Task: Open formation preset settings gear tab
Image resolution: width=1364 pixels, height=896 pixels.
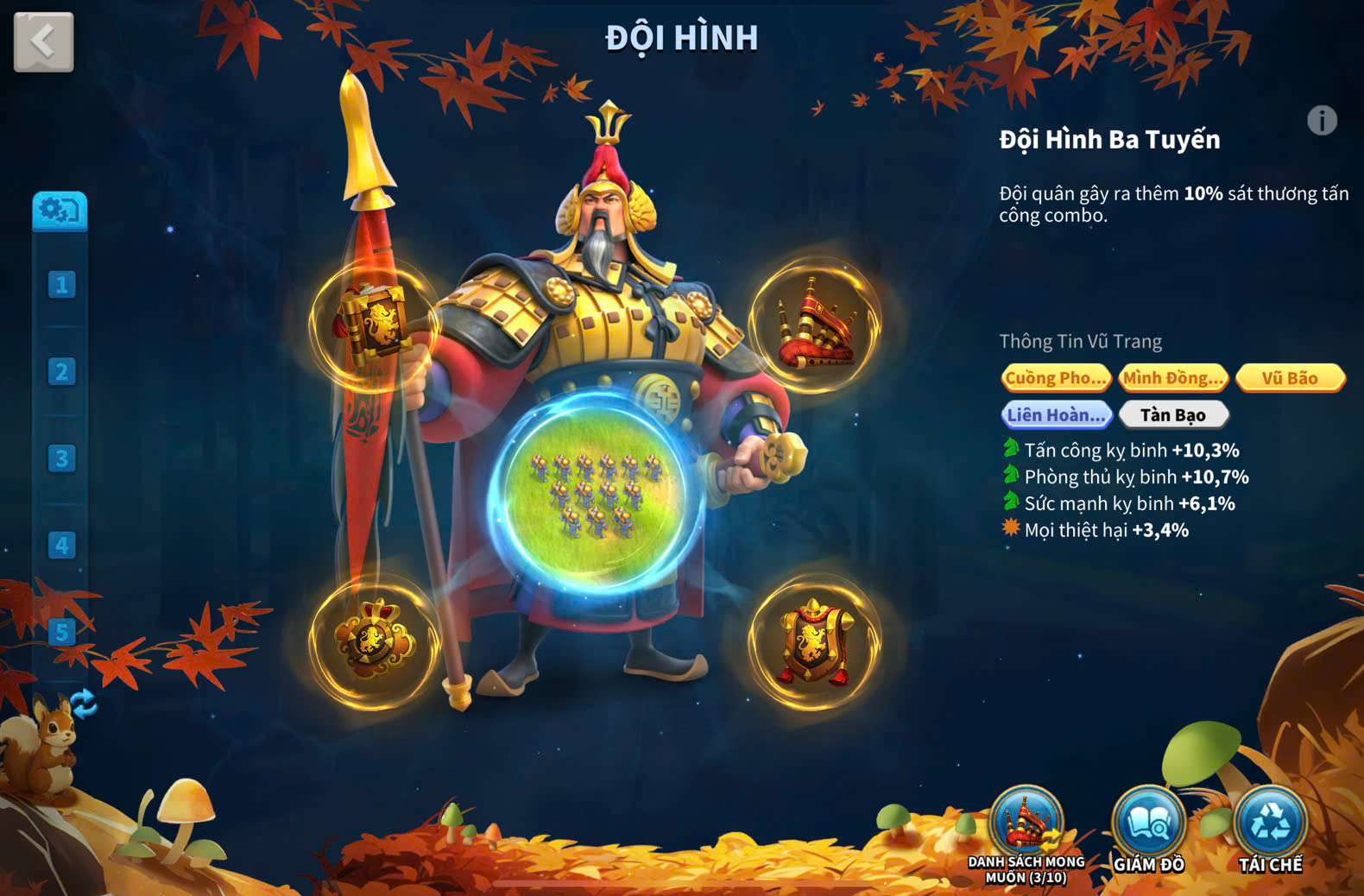Action: (x=60, y=211)
